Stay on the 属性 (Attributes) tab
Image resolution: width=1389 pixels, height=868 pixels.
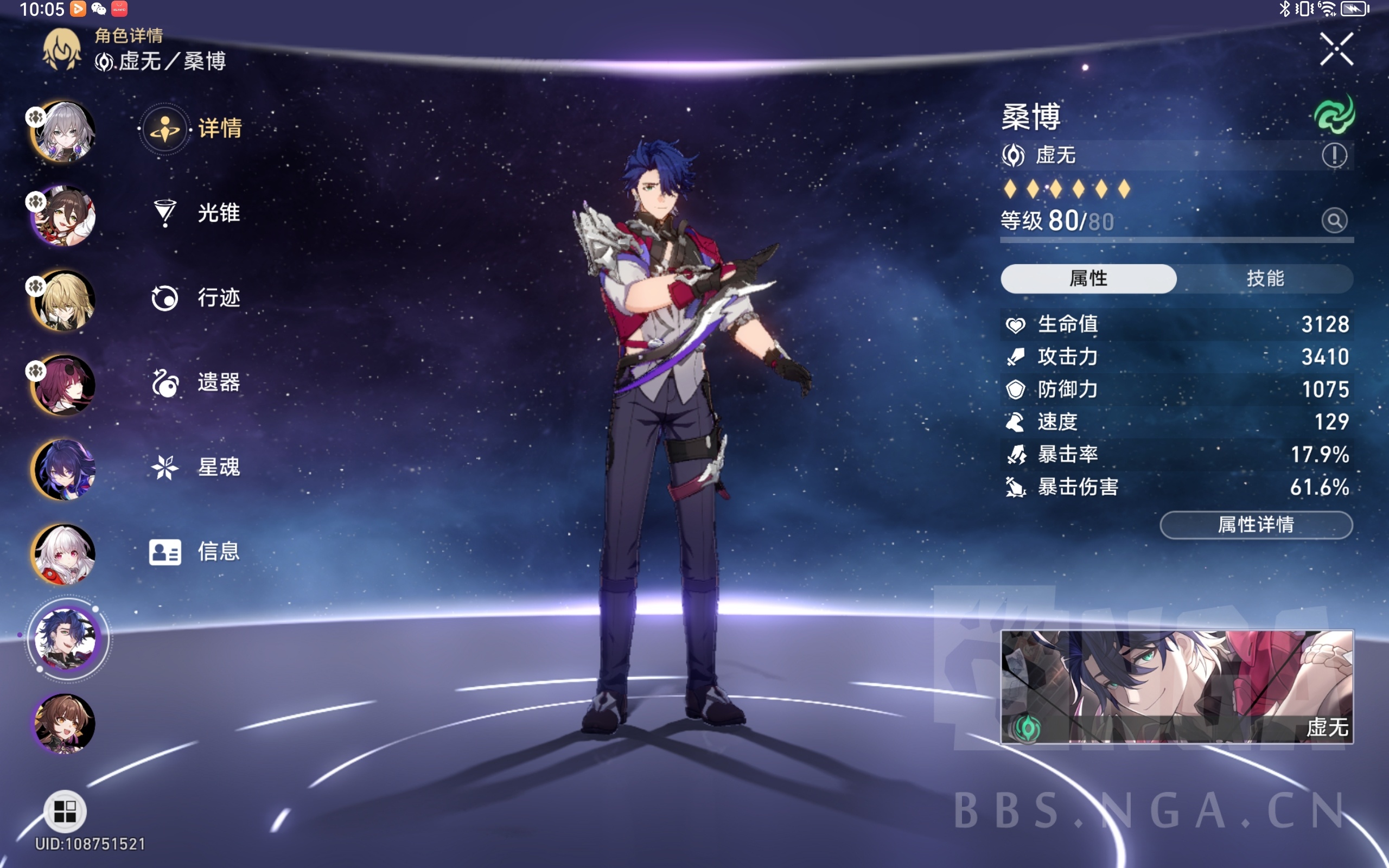coord(1088,278)
